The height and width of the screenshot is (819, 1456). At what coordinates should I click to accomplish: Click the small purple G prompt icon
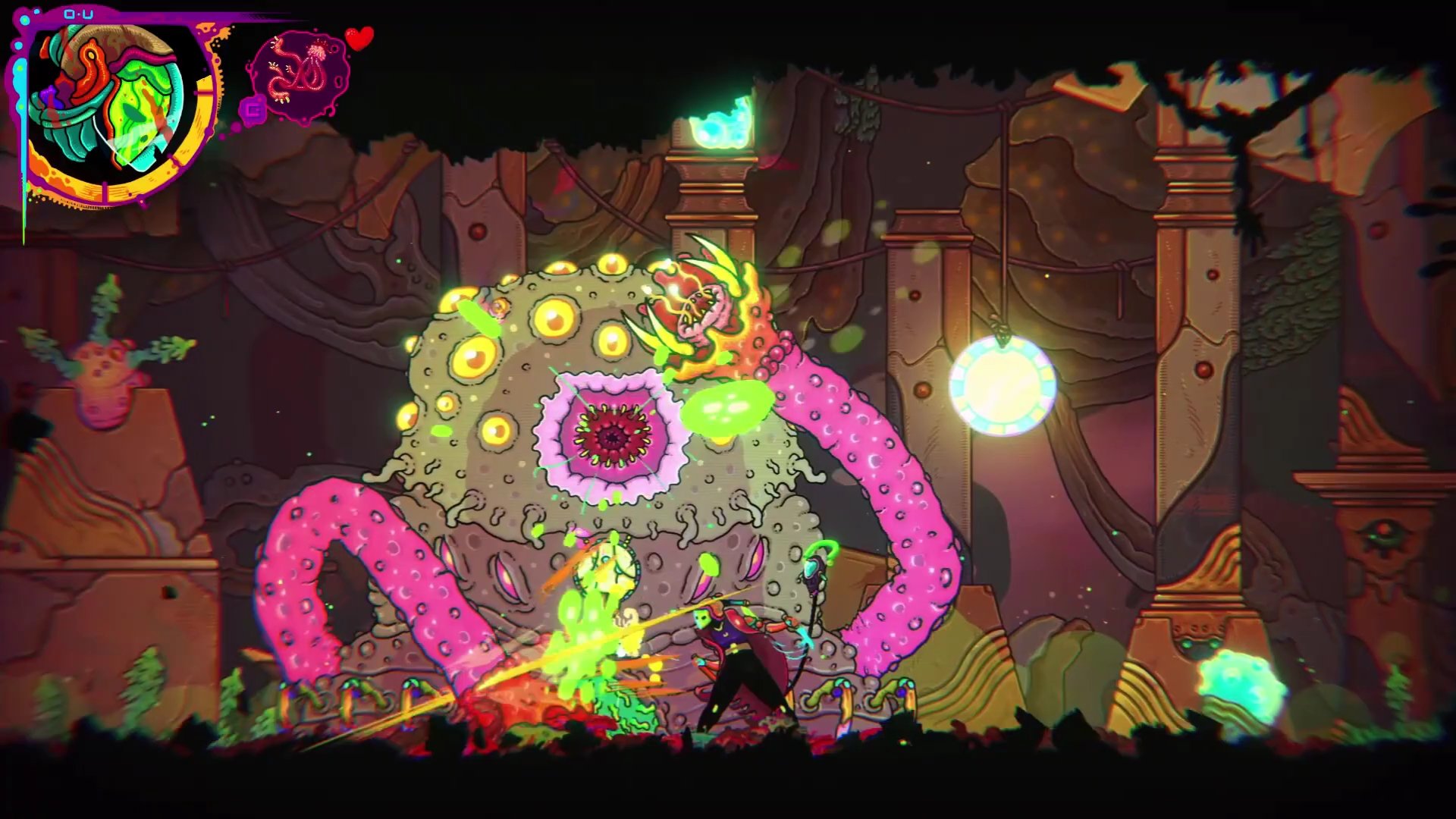[x=256, y=111]
